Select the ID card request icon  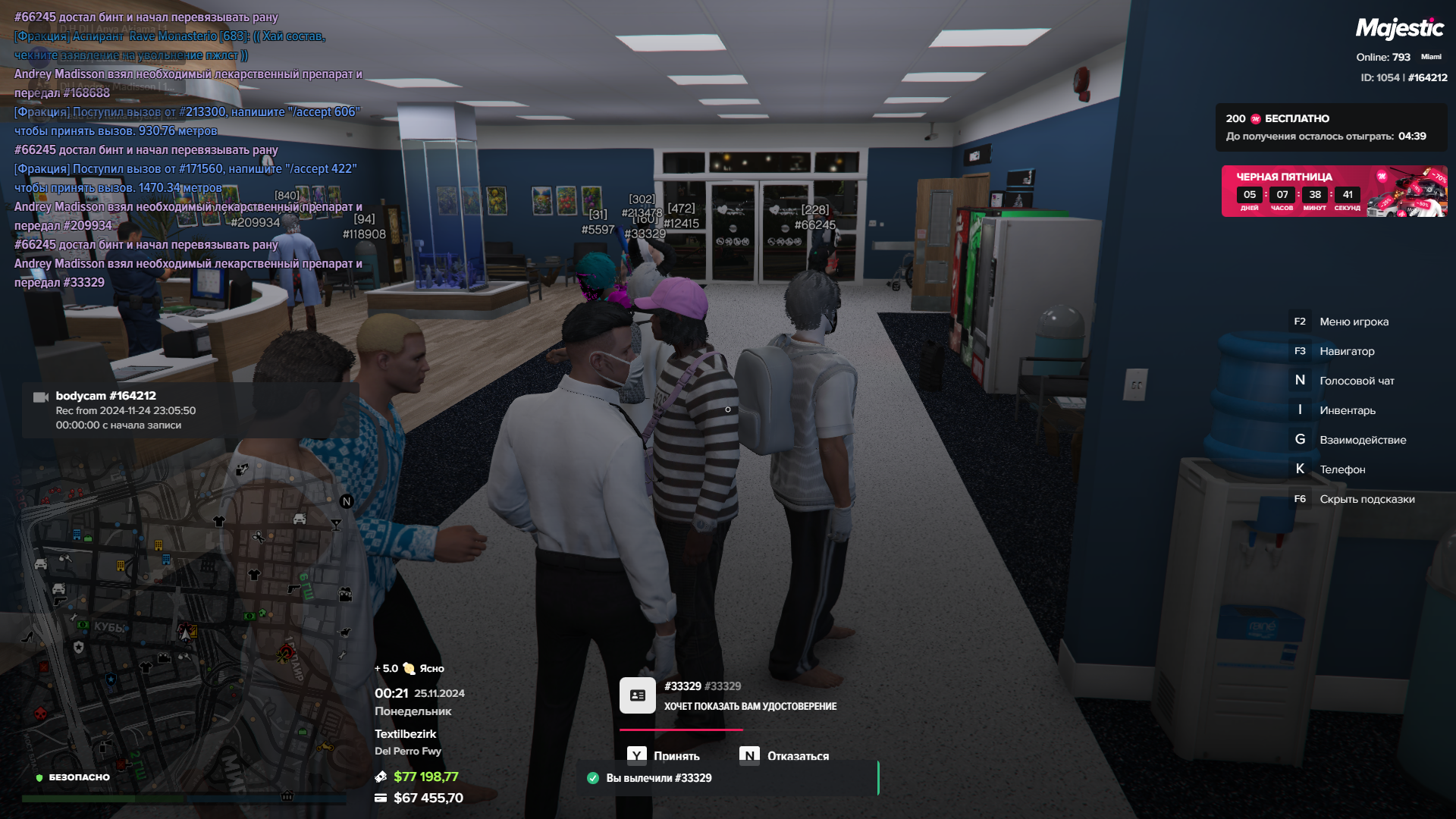(637, 695)
